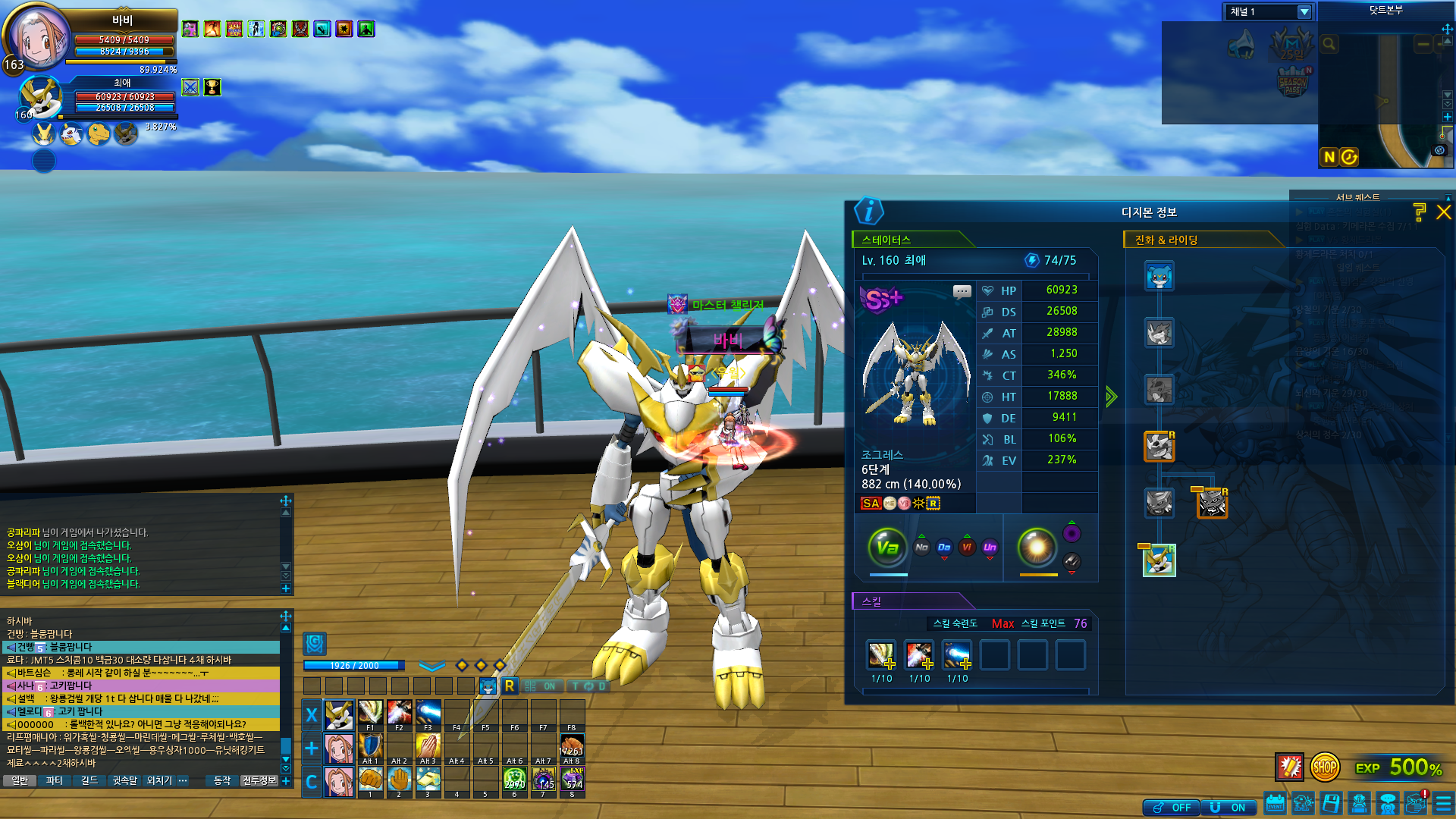
Task: Activate the F1 slash skill slot
Action: coord(370,714)
